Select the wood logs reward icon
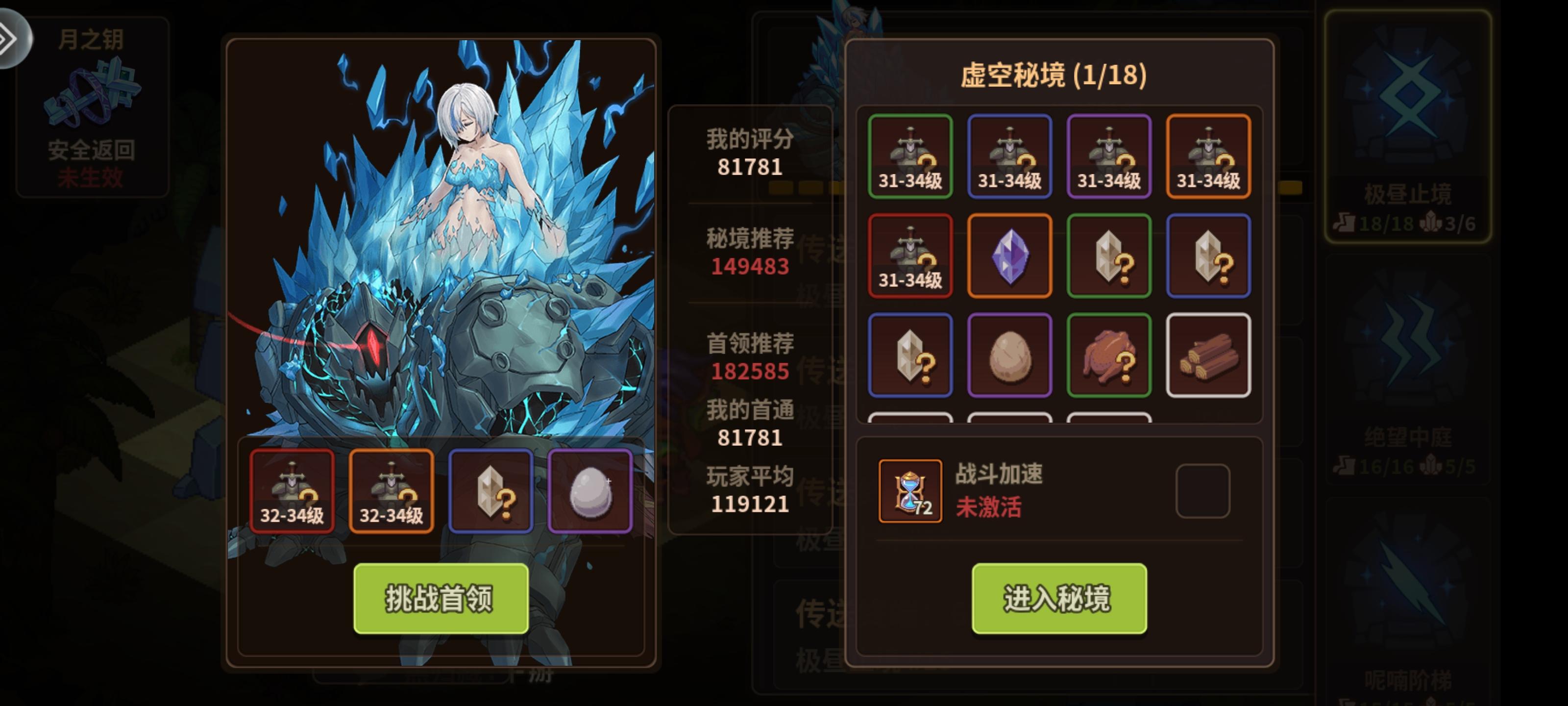Viewport: 1568px width, 706px height. 1208,354
